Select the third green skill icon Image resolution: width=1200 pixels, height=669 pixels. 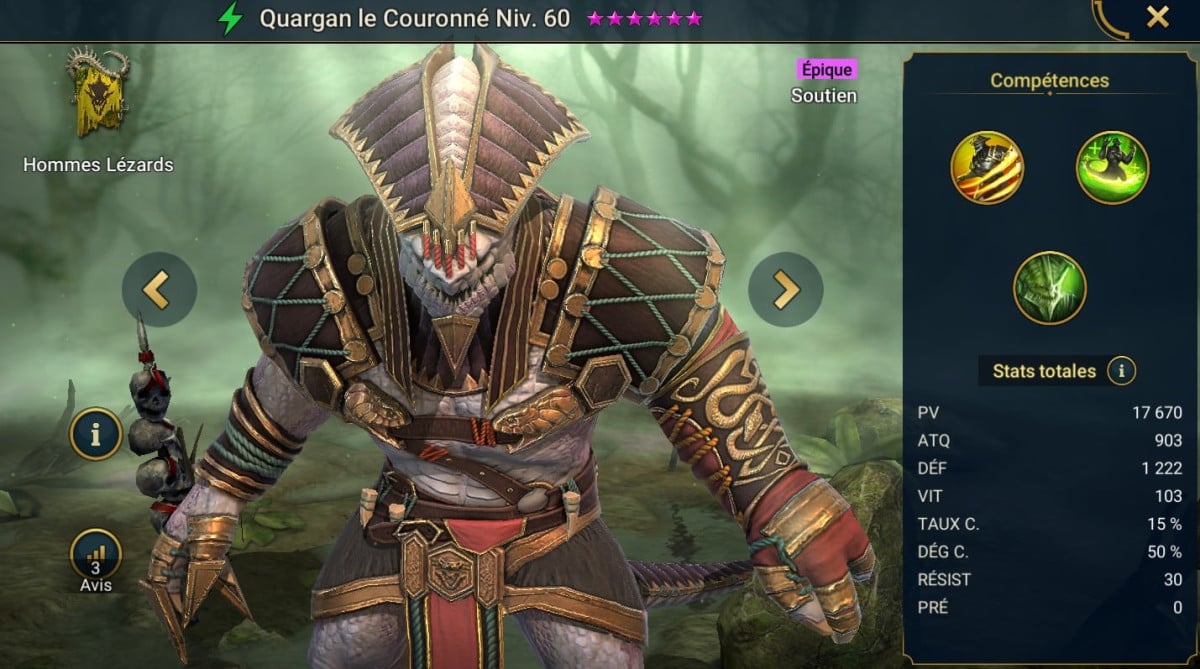[x=1049, y=288]
